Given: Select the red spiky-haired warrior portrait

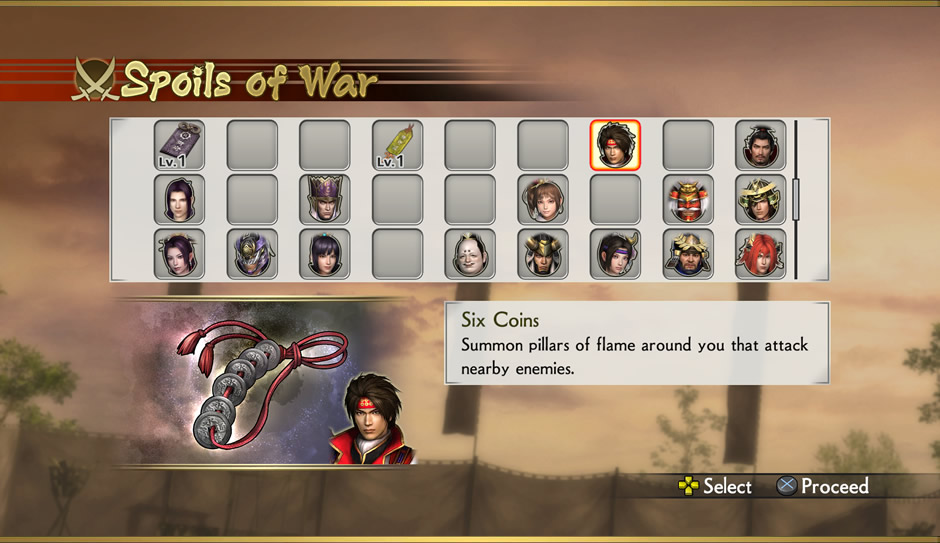Looking at the screenshot, I should pyautogui.click(x=760, y=254).
